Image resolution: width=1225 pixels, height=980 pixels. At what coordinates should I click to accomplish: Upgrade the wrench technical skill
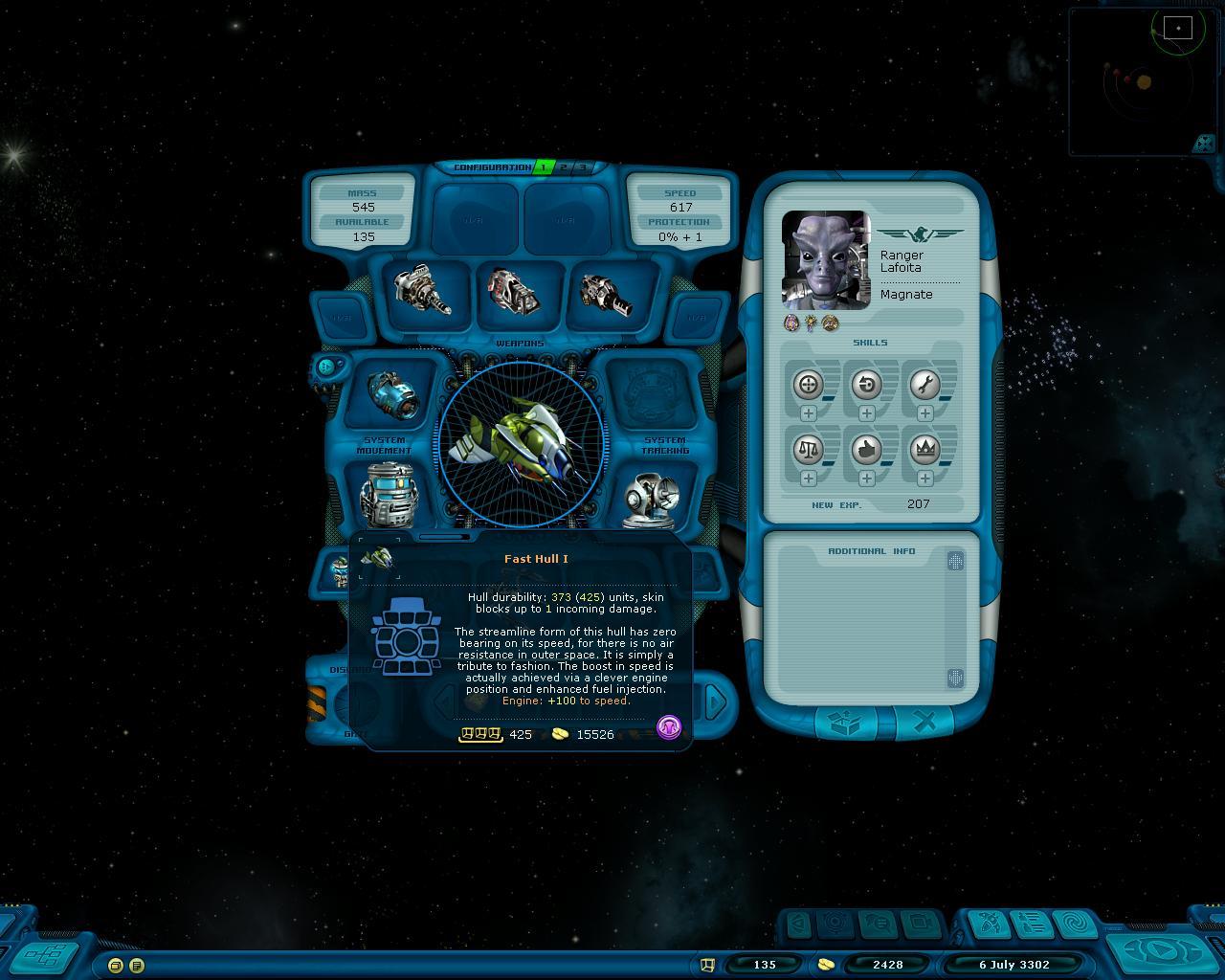(924, 413)
